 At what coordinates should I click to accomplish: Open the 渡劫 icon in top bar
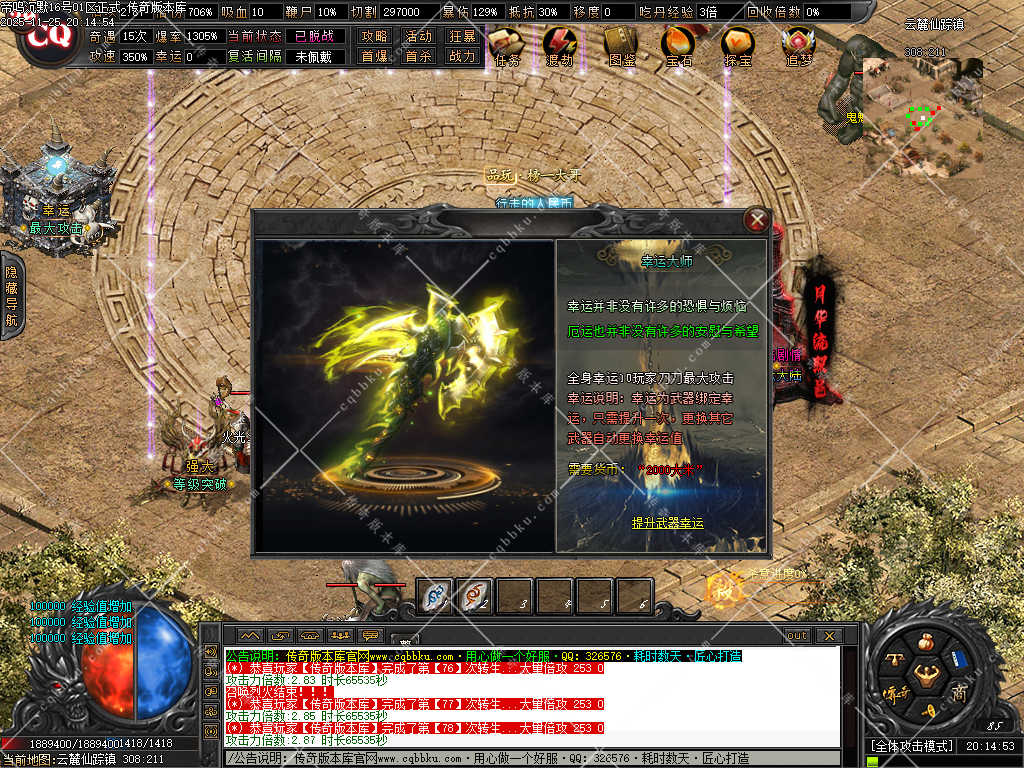pos(559,45)
